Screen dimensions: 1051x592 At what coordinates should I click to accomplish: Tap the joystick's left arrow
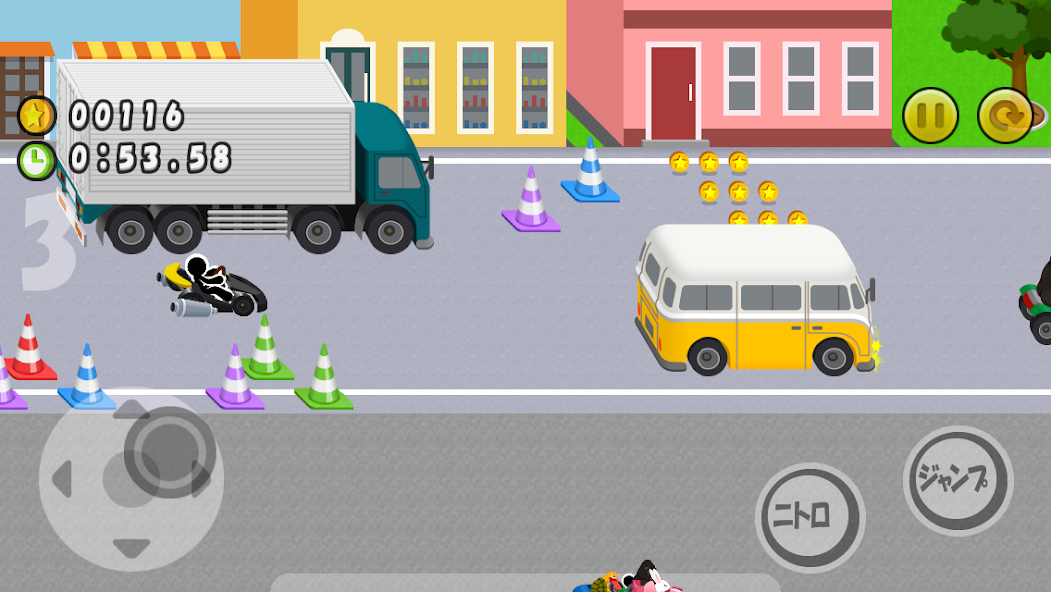click(62, 478)
